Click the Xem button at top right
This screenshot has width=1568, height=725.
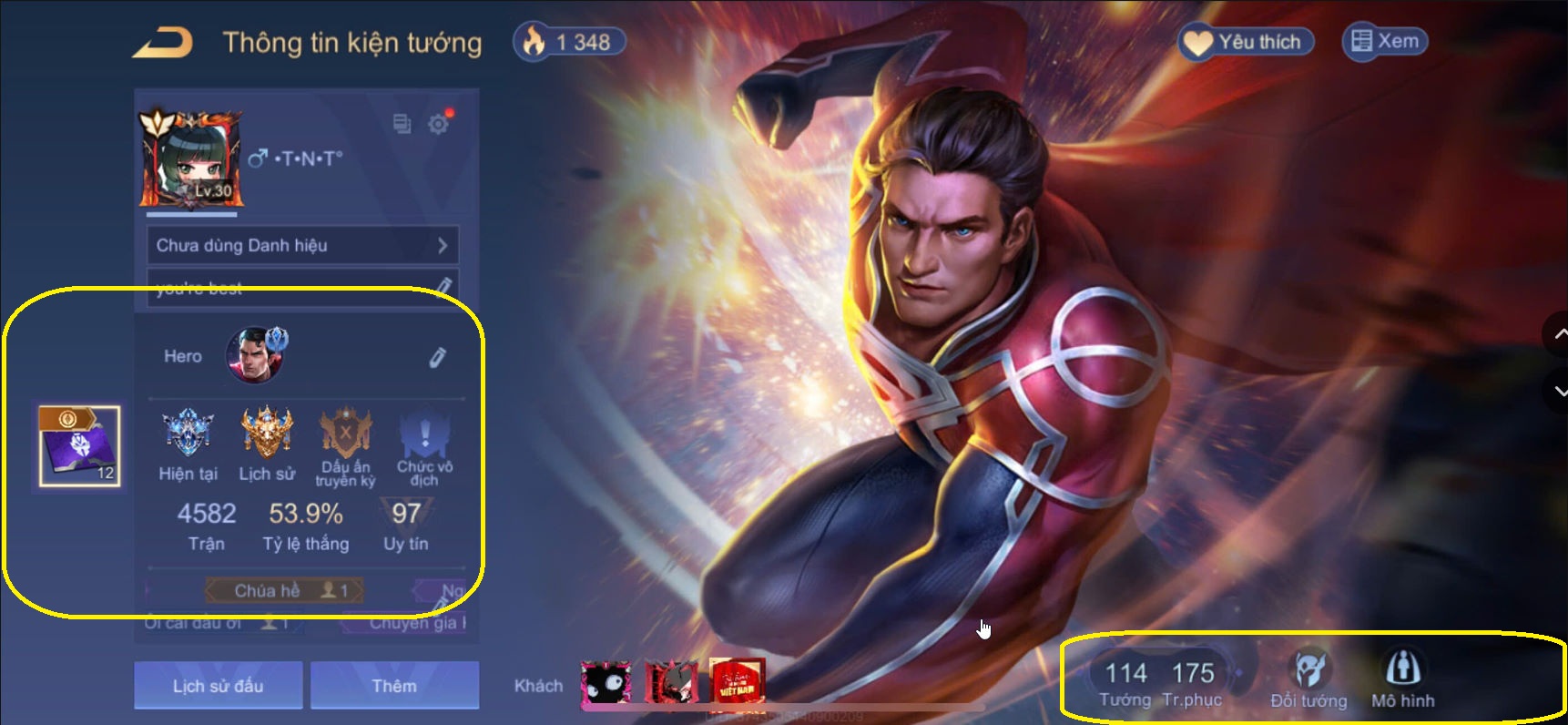pyautogui.click(x=1384, y=40)
